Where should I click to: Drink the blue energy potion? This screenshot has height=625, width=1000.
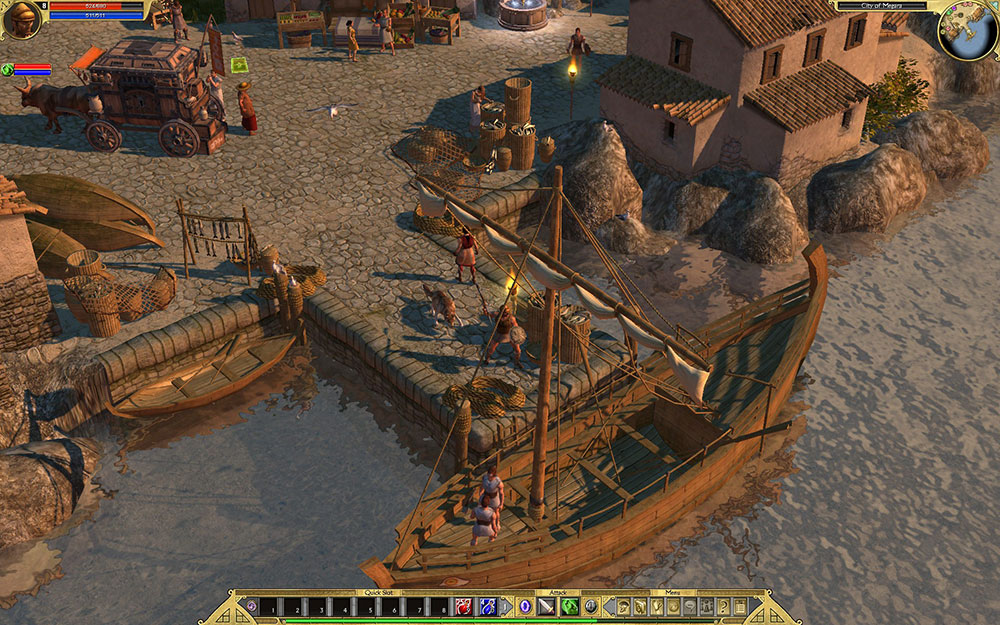coord(488,606)
